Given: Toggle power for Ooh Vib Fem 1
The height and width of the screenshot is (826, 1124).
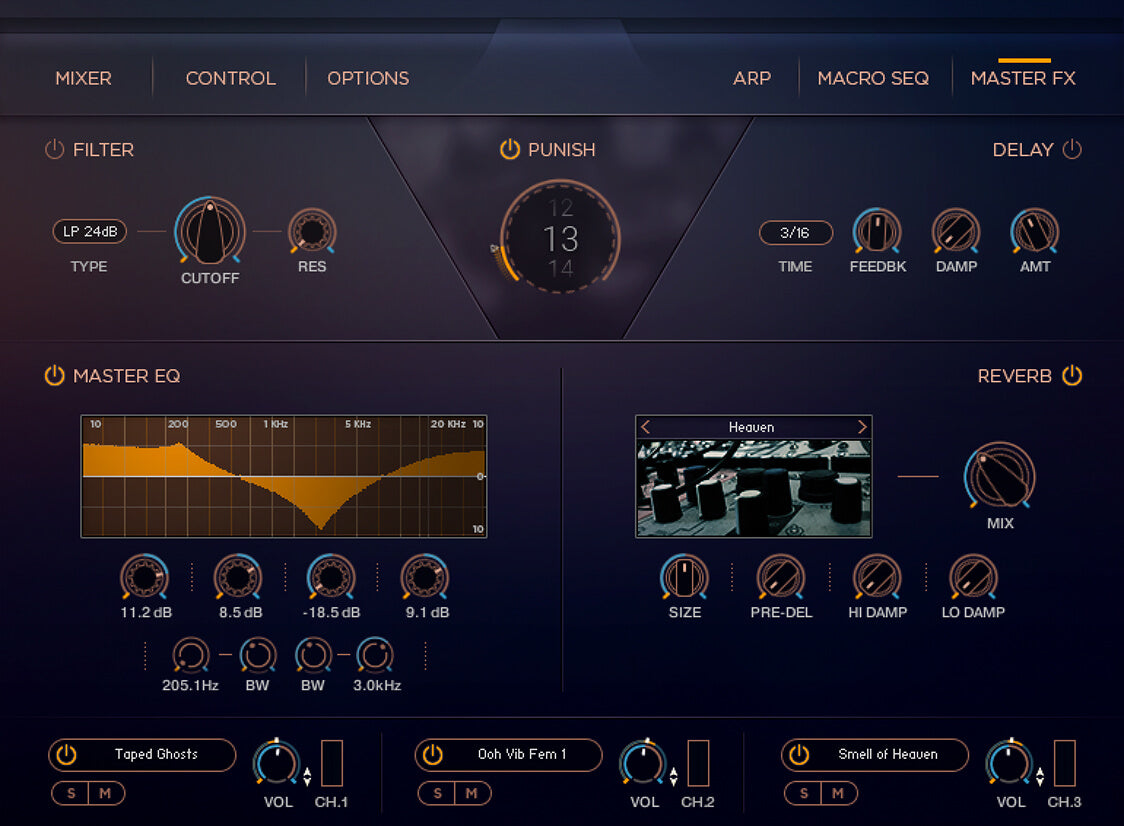Looking at the screenshot, I should [432, 755].
